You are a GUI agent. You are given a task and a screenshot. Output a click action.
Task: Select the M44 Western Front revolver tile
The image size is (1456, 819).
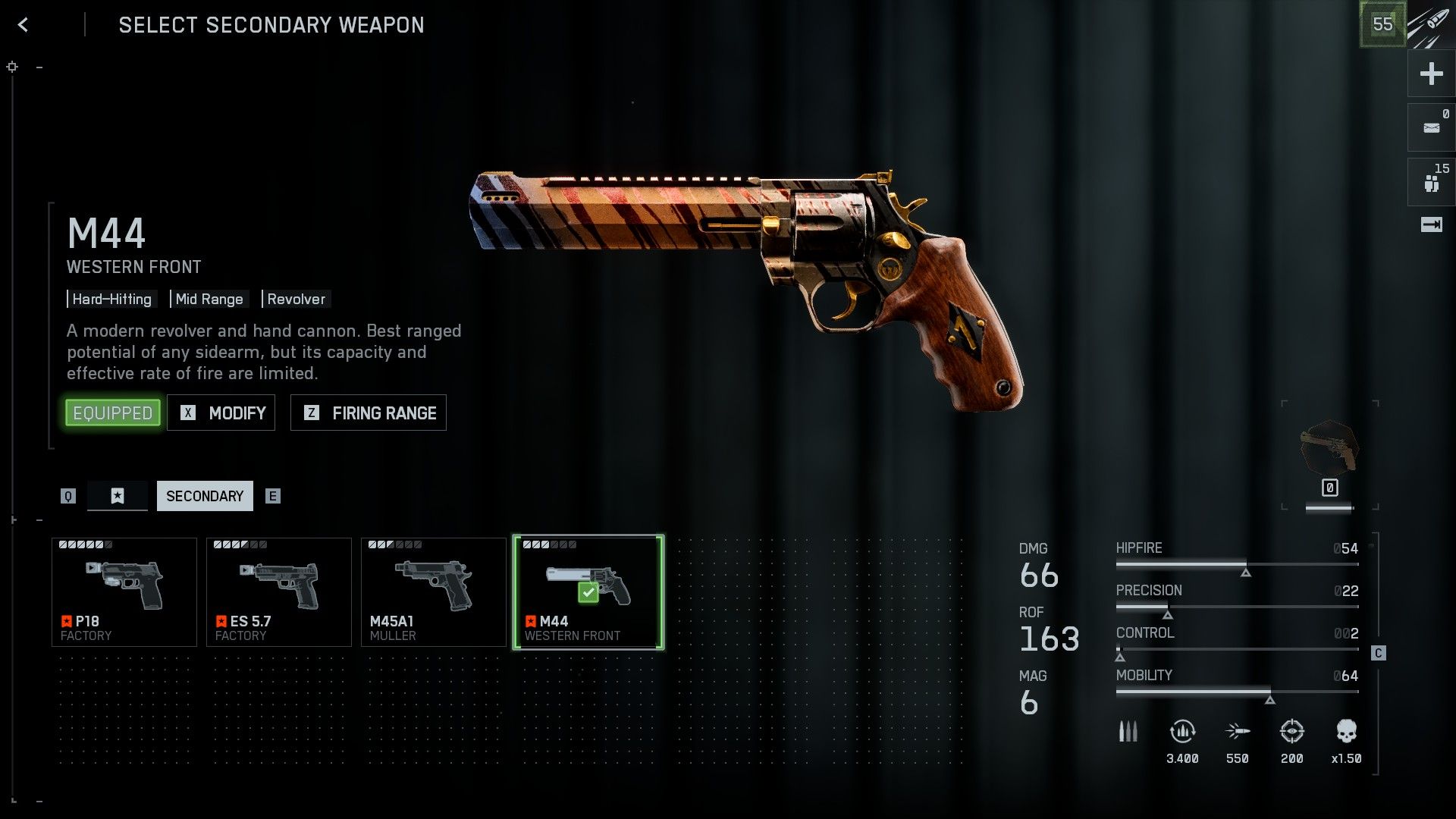[x=588, y=592]
